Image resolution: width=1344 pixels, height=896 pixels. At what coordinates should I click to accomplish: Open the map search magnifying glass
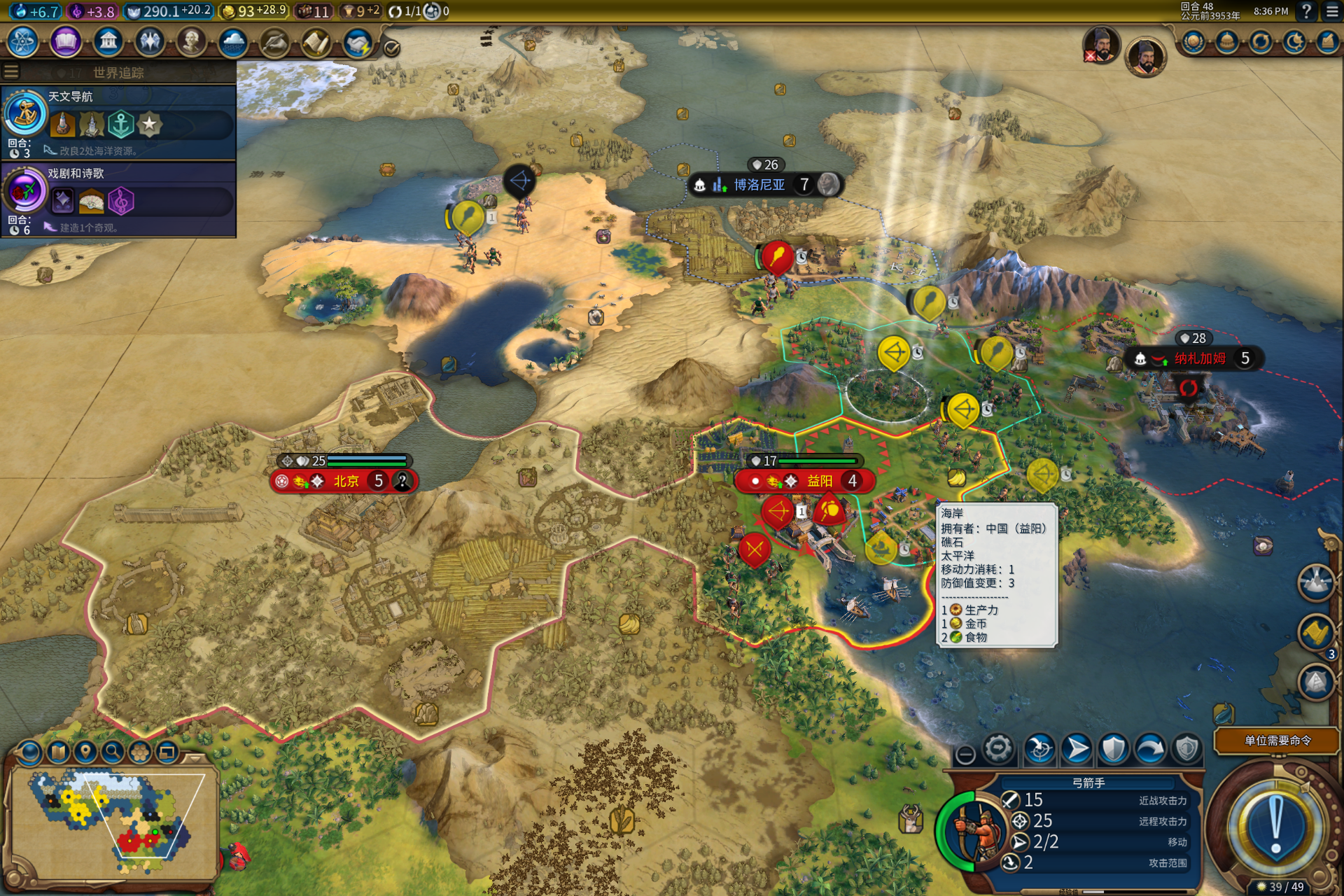point(112,752)
